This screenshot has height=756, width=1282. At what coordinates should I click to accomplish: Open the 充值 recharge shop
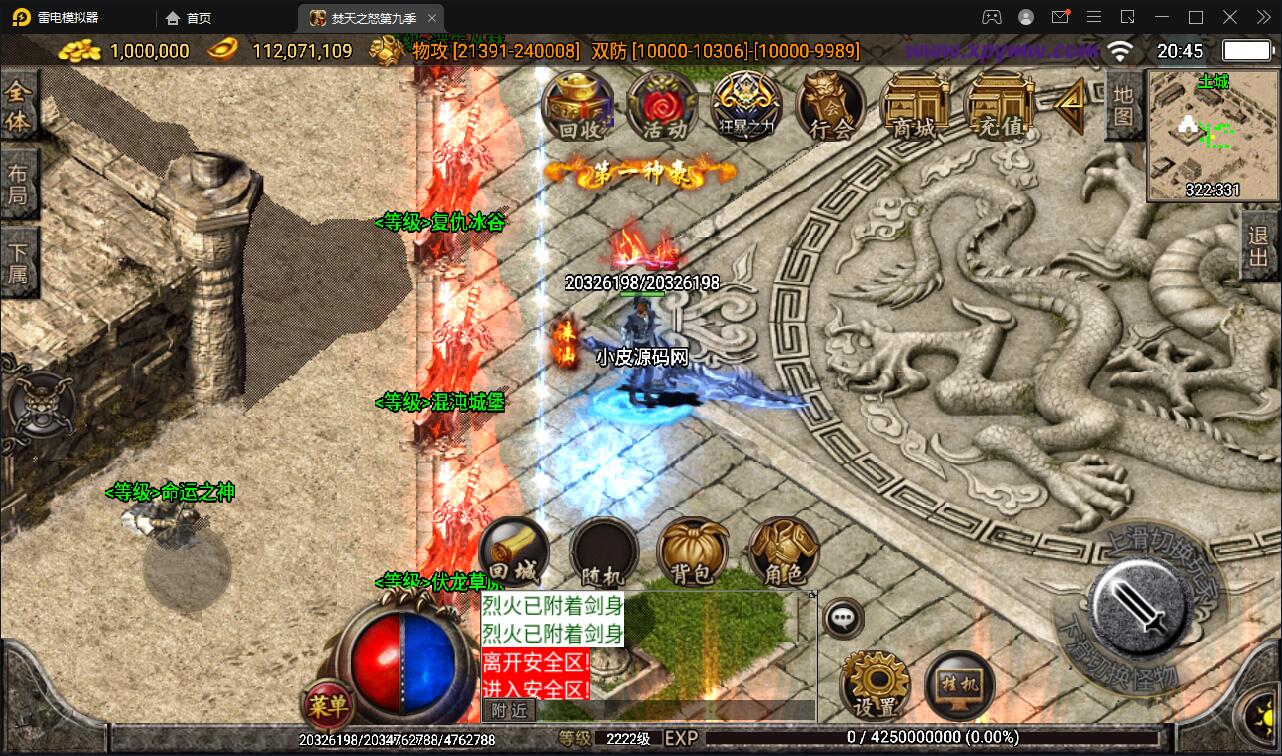pyautogui.click(x=999, y=105)
